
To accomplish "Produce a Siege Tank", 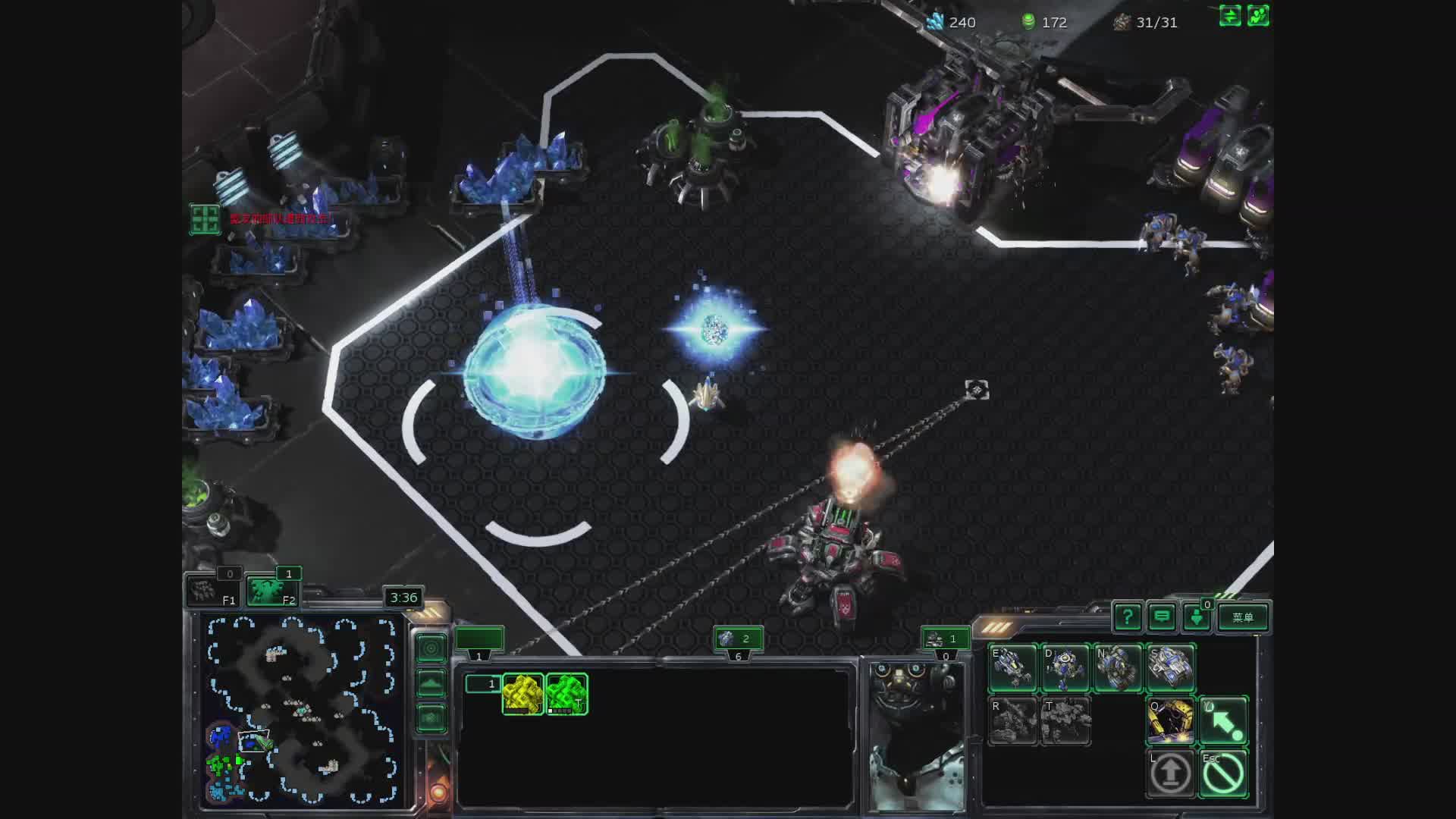I will pyautogui.click(x=1170, y=668).
